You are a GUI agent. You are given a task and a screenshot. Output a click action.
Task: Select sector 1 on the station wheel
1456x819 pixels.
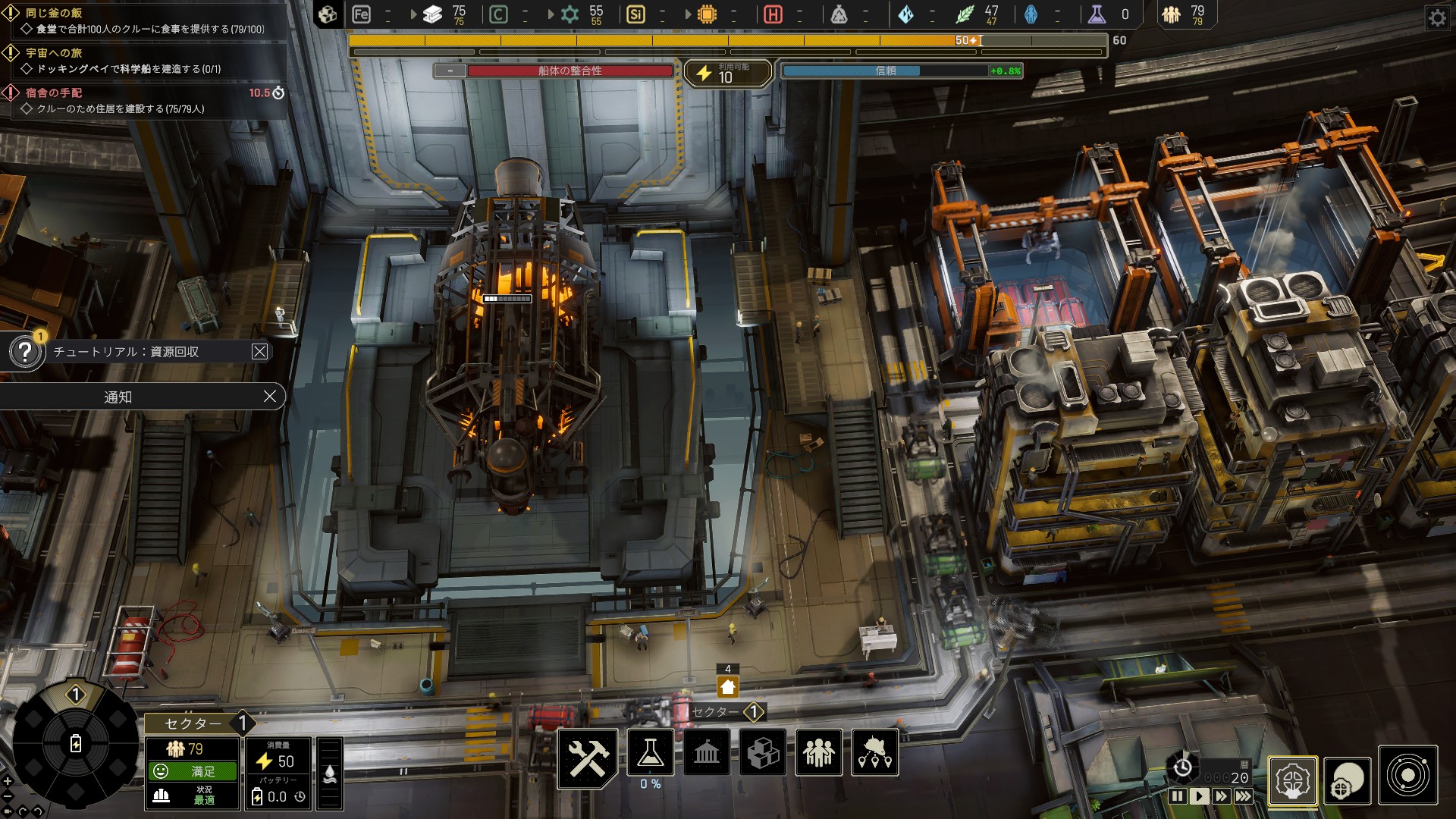point(76,695)
